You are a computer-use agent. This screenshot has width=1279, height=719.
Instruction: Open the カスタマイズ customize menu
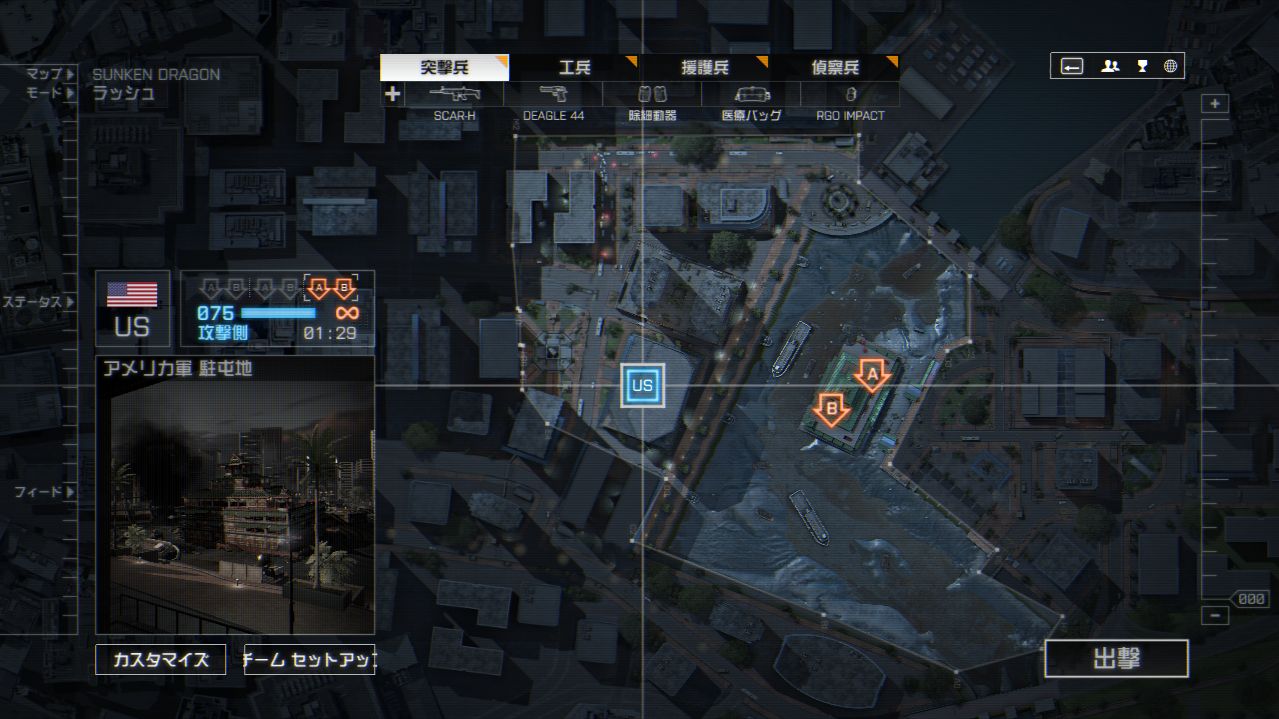pyautogui.click(x=161, y=660)
